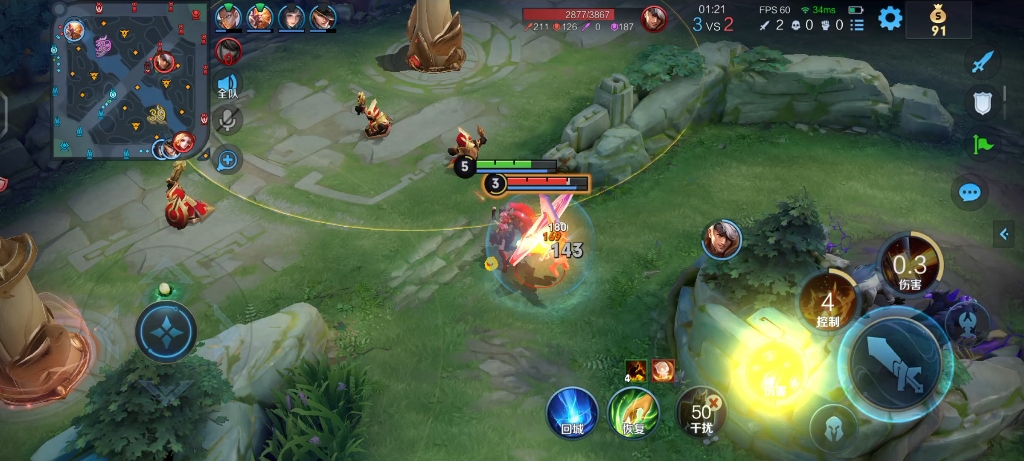Use the 回城 recall ability

pos(572,412)
